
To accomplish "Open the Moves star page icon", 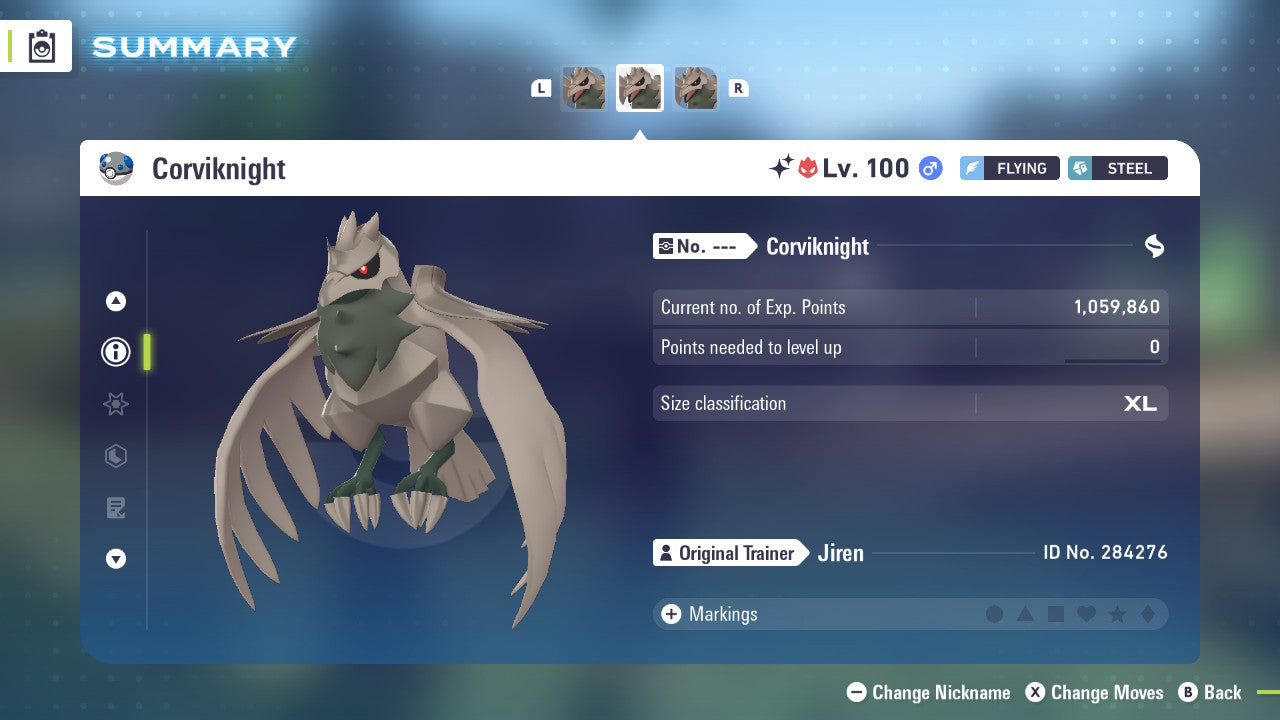I will point(115,404).
